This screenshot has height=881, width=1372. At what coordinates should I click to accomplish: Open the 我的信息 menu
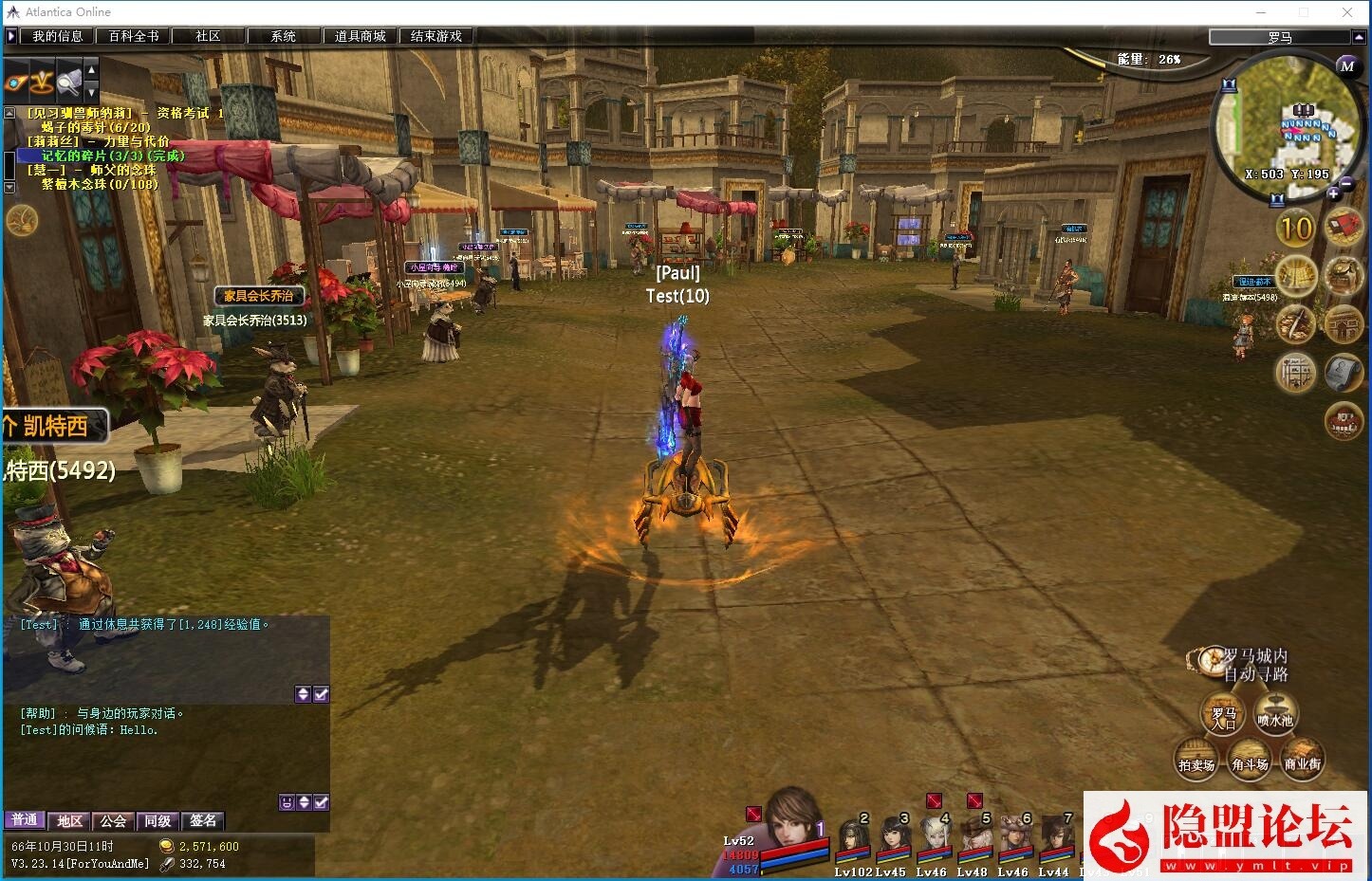tap(58, 36)
